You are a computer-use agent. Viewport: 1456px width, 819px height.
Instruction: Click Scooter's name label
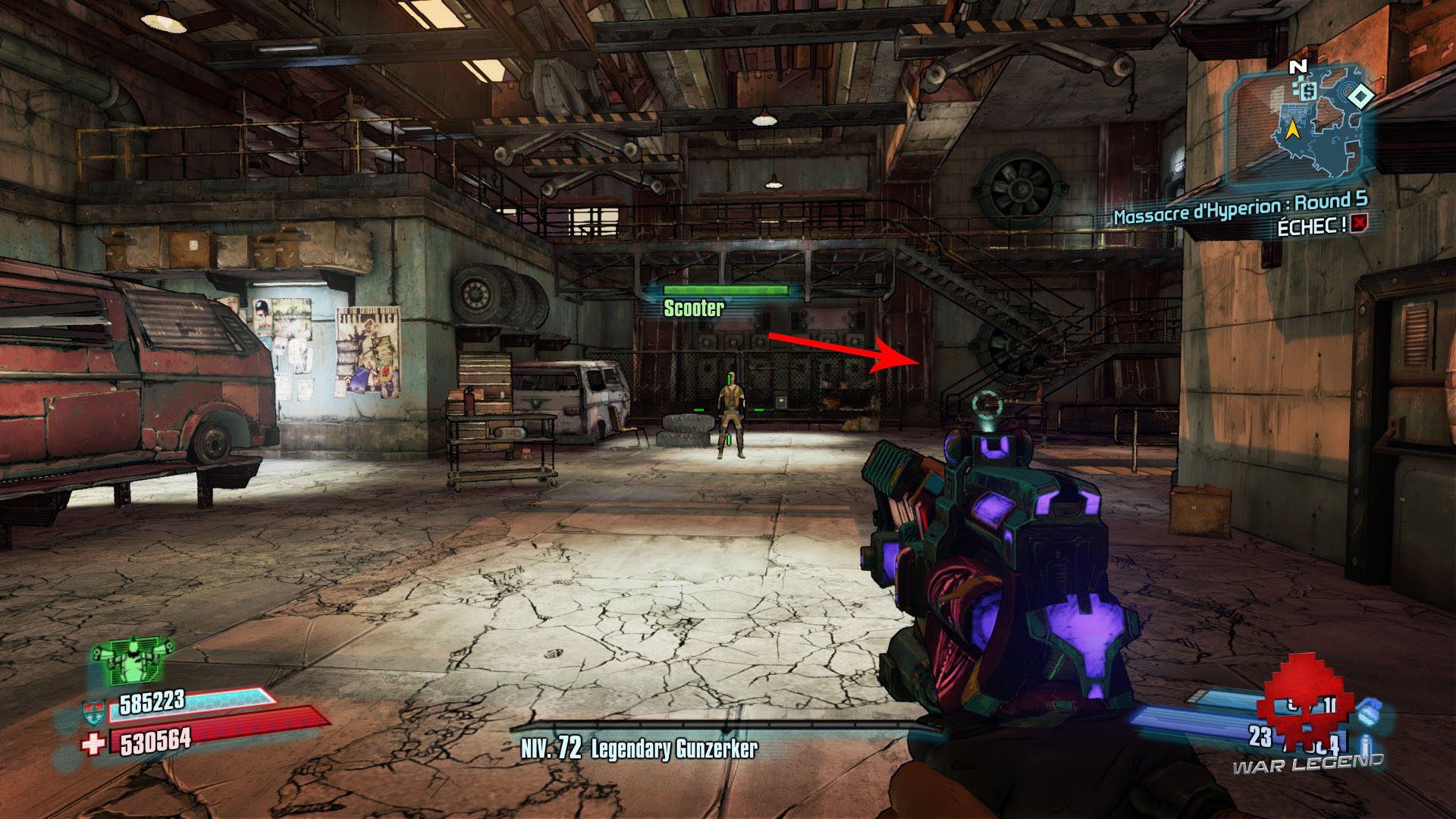pos(695,308)
